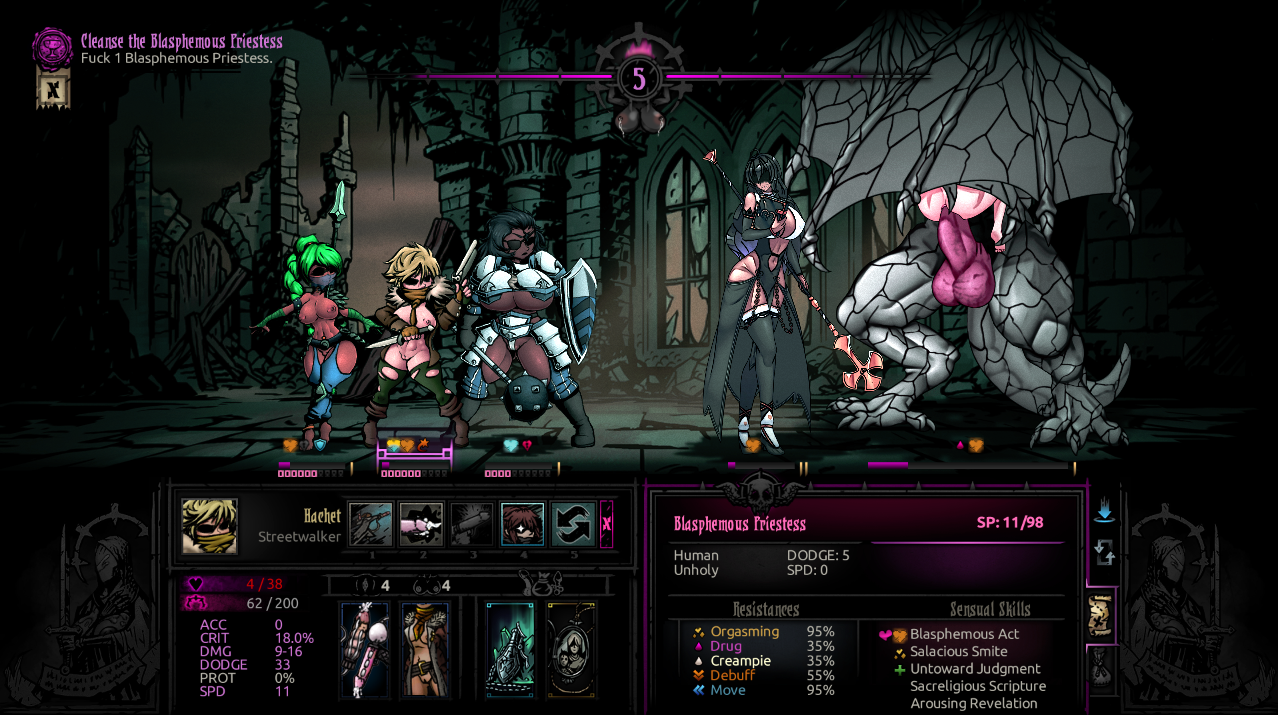
Task: Select the crystal lantern trinket slot
Action: point(510,649)
